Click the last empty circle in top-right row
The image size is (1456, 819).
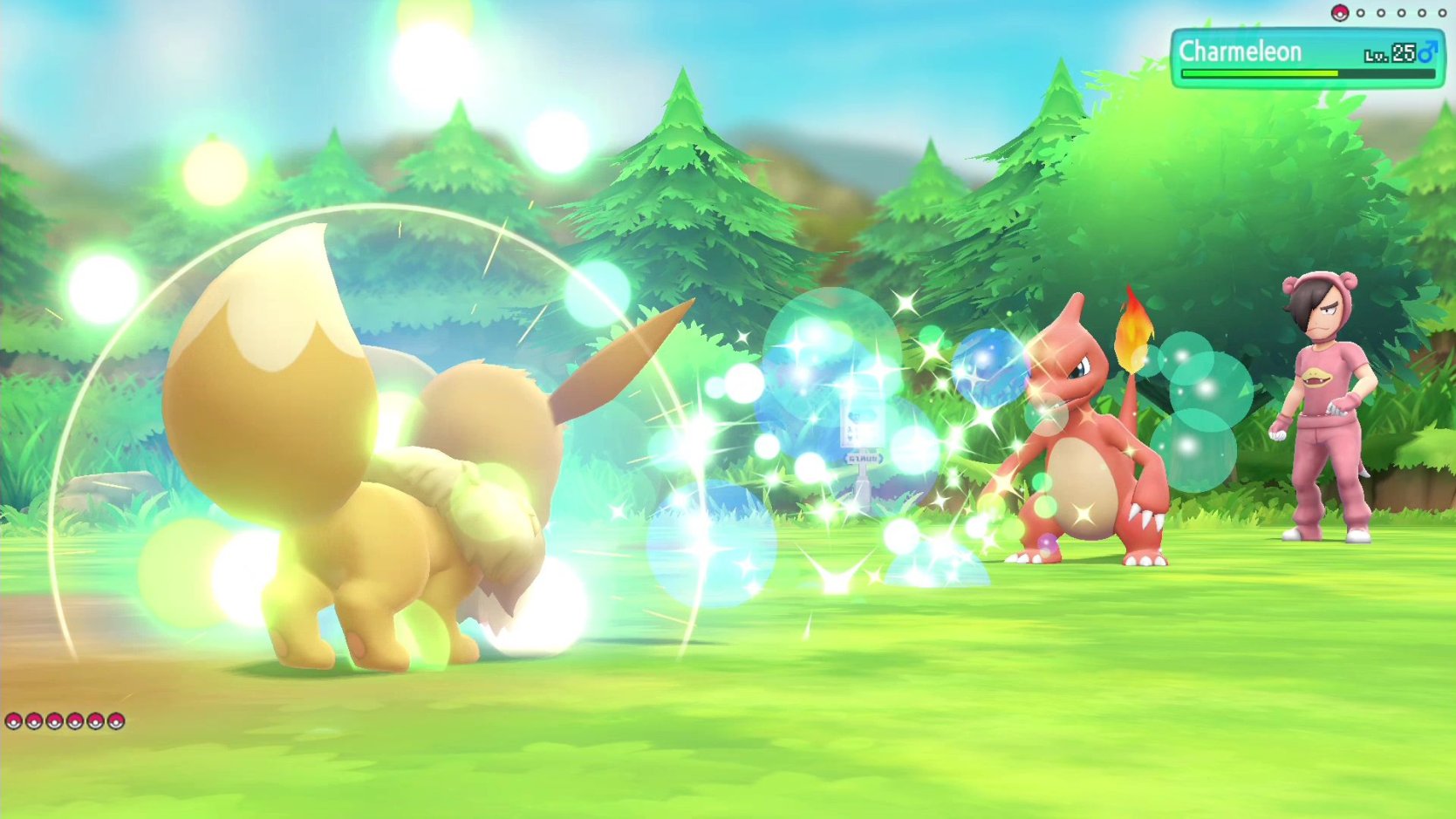1442,13
